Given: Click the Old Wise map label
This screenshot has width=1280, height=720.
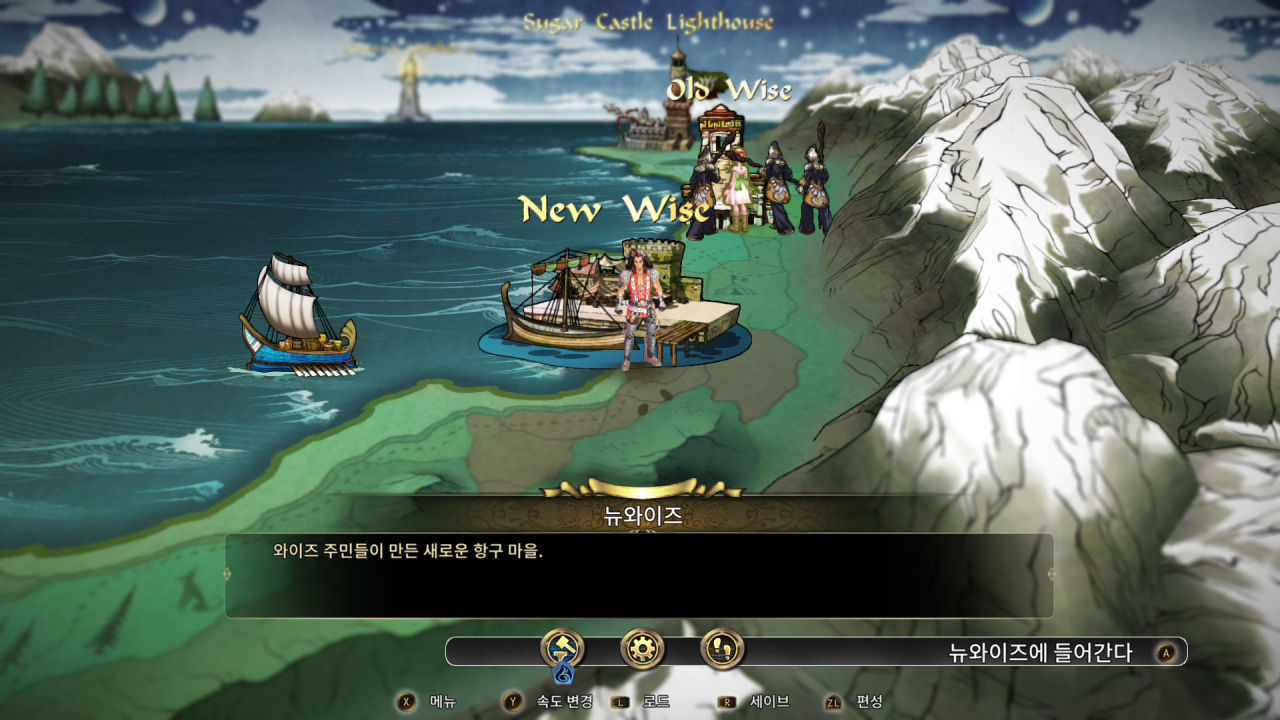Looking at the screenshot, I should [x=730, y=90].
